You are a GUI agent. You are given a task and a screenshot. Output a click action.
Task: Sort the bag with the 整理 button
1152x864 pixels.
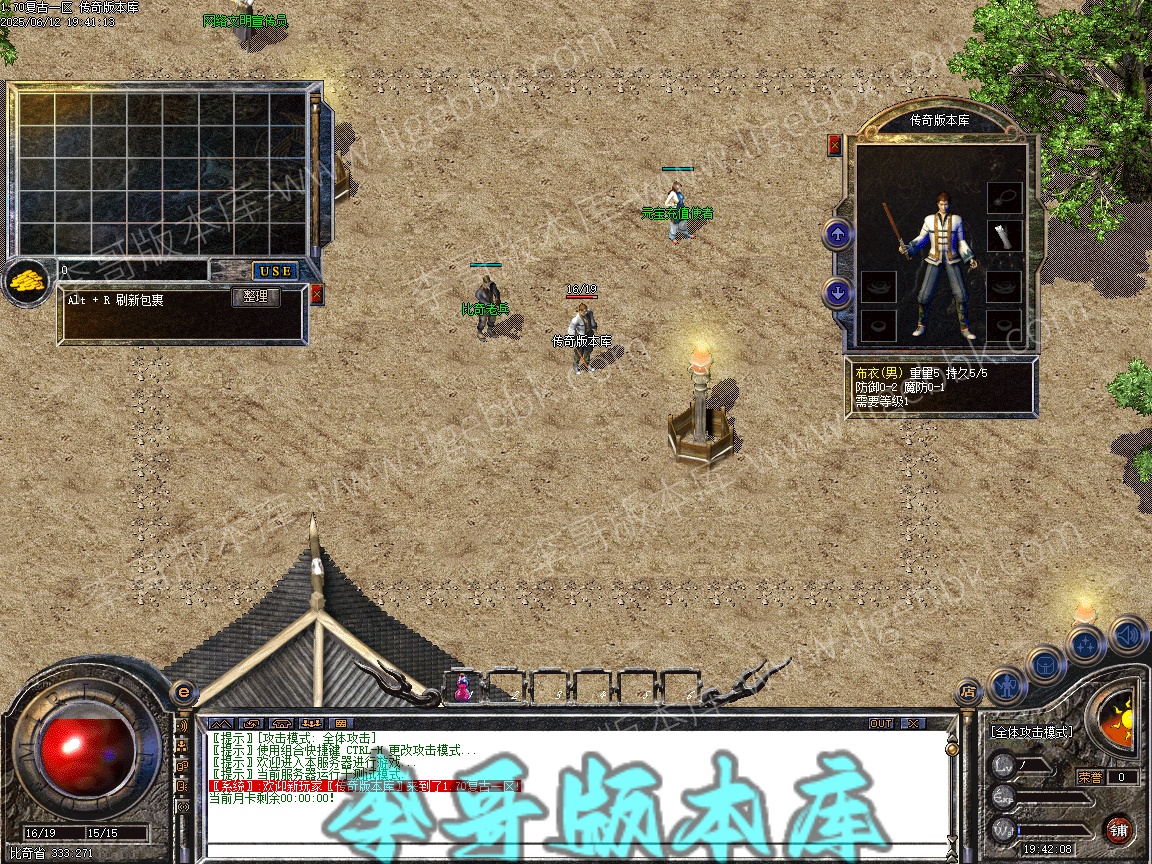256,297
